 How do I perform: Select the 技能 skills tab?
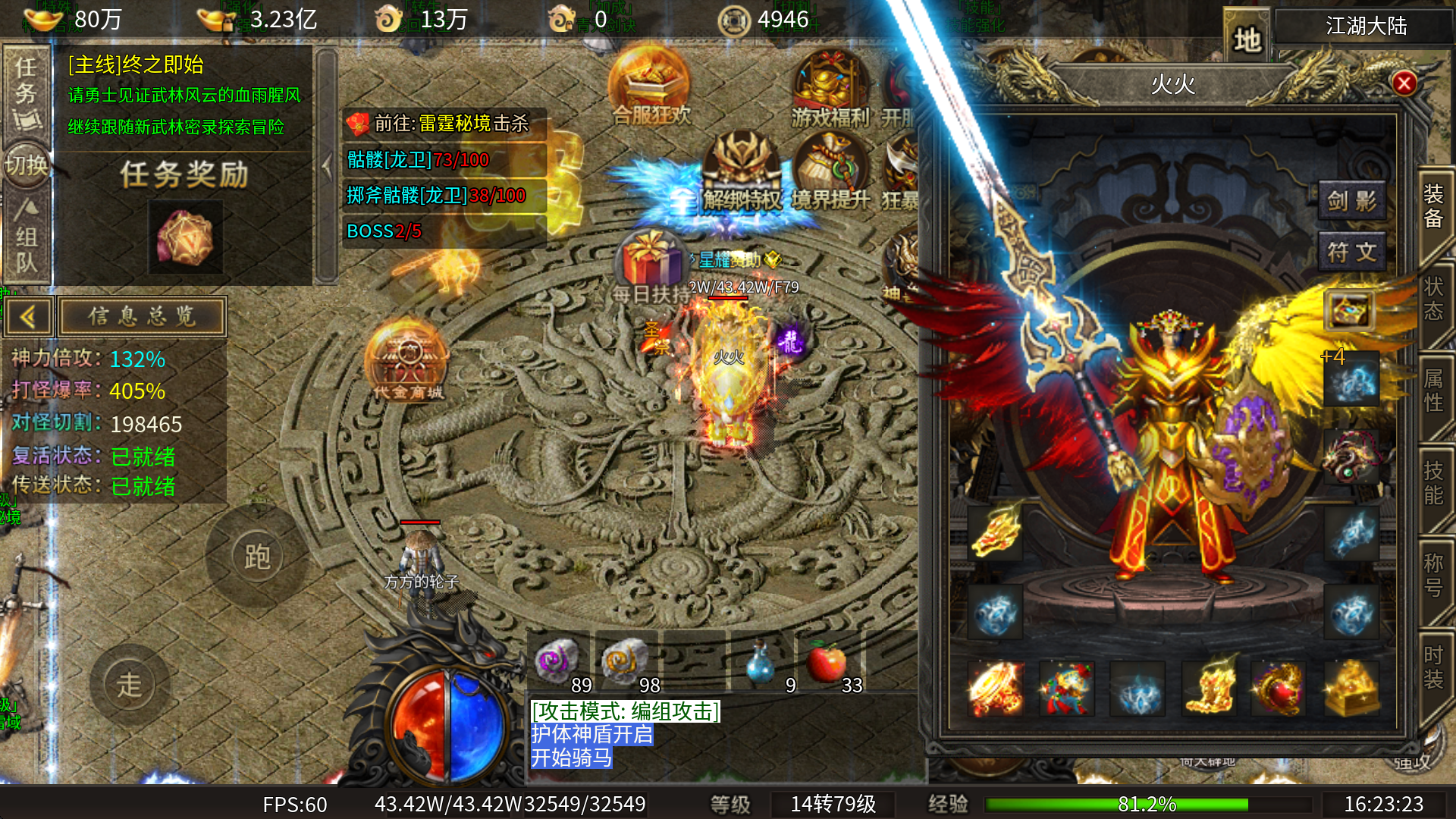pyautogui.click(x=1432, y=483)
